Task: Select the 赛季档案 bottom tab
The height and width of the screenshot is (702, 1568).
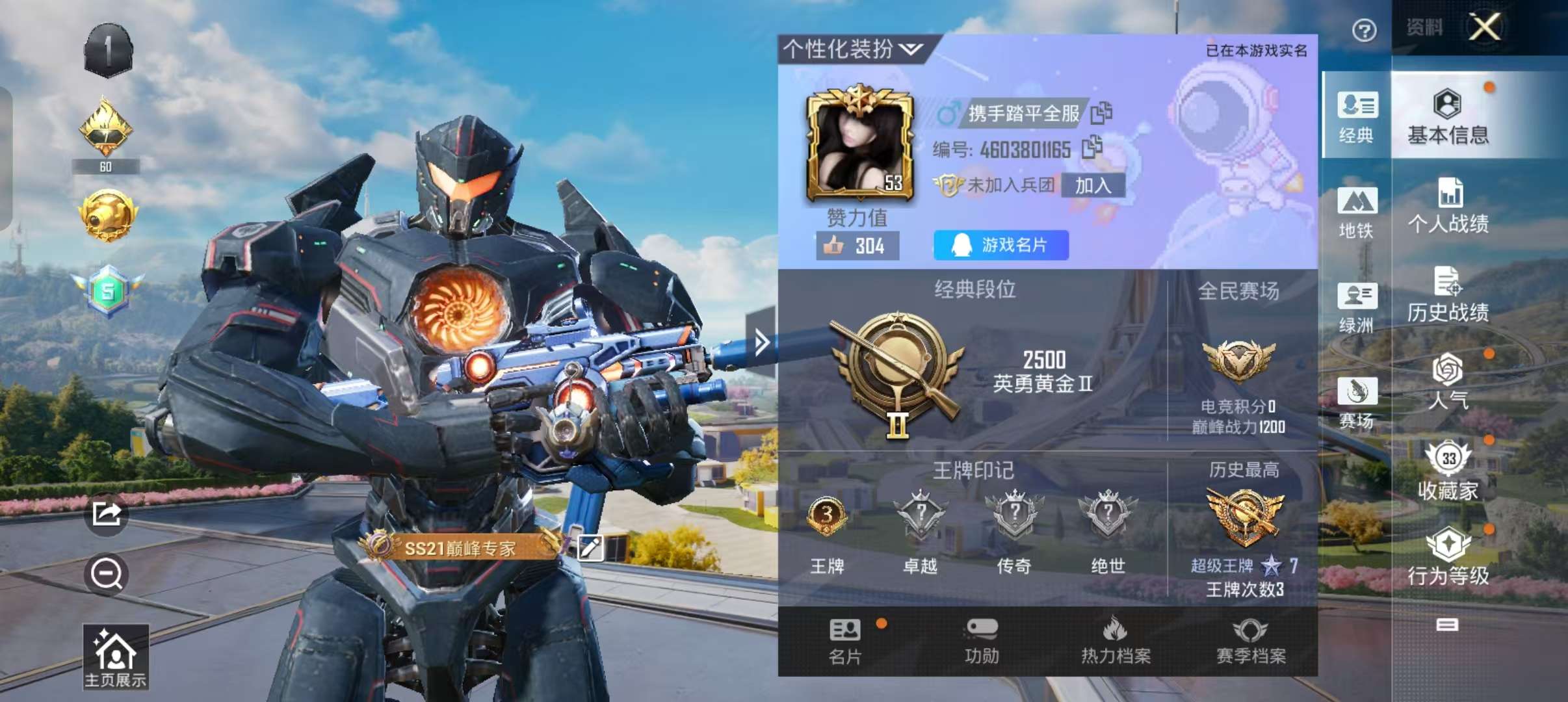Action: tap(1251, 642)
